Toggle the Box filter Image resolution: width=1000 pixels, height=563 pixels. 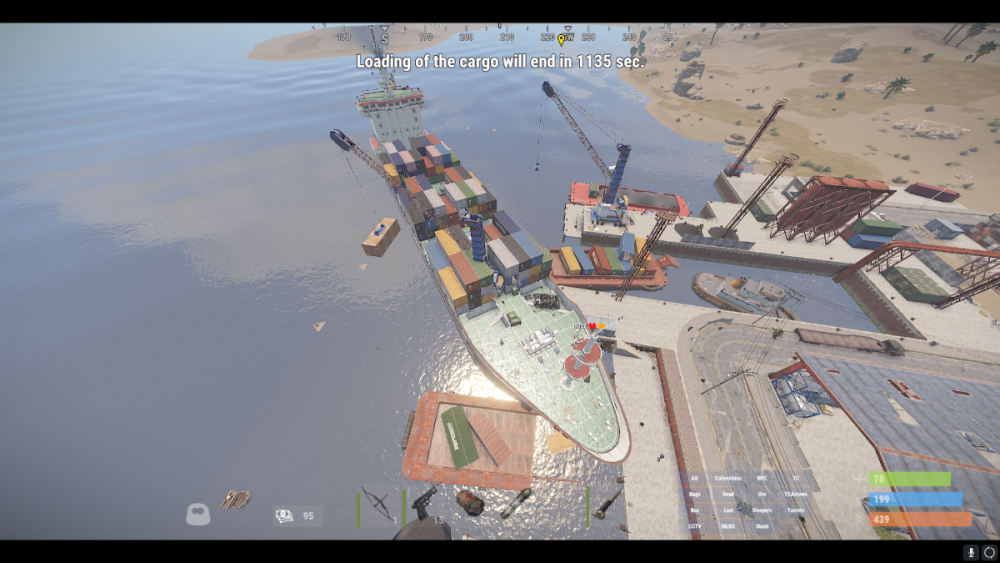point(695,510)
